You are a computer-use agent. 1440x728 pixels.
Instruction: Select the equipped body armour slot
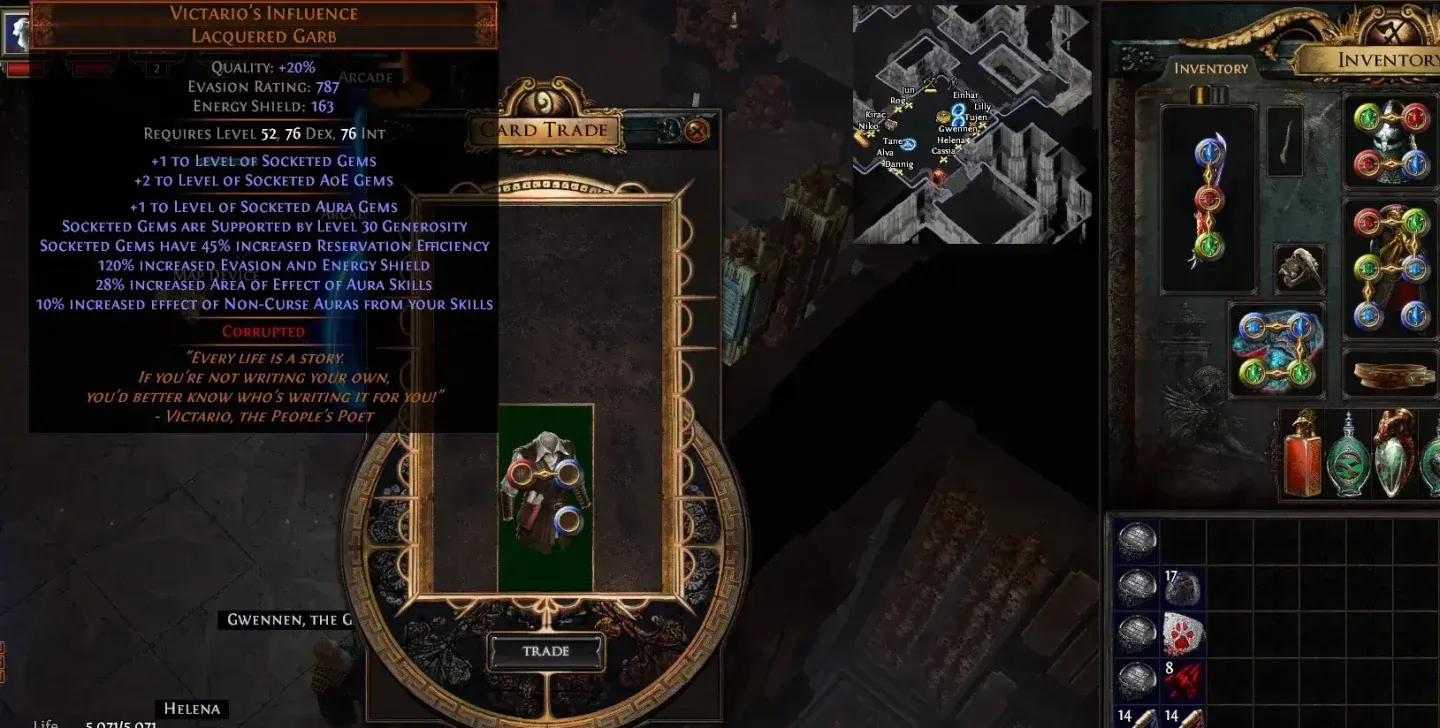(1390, 267)
